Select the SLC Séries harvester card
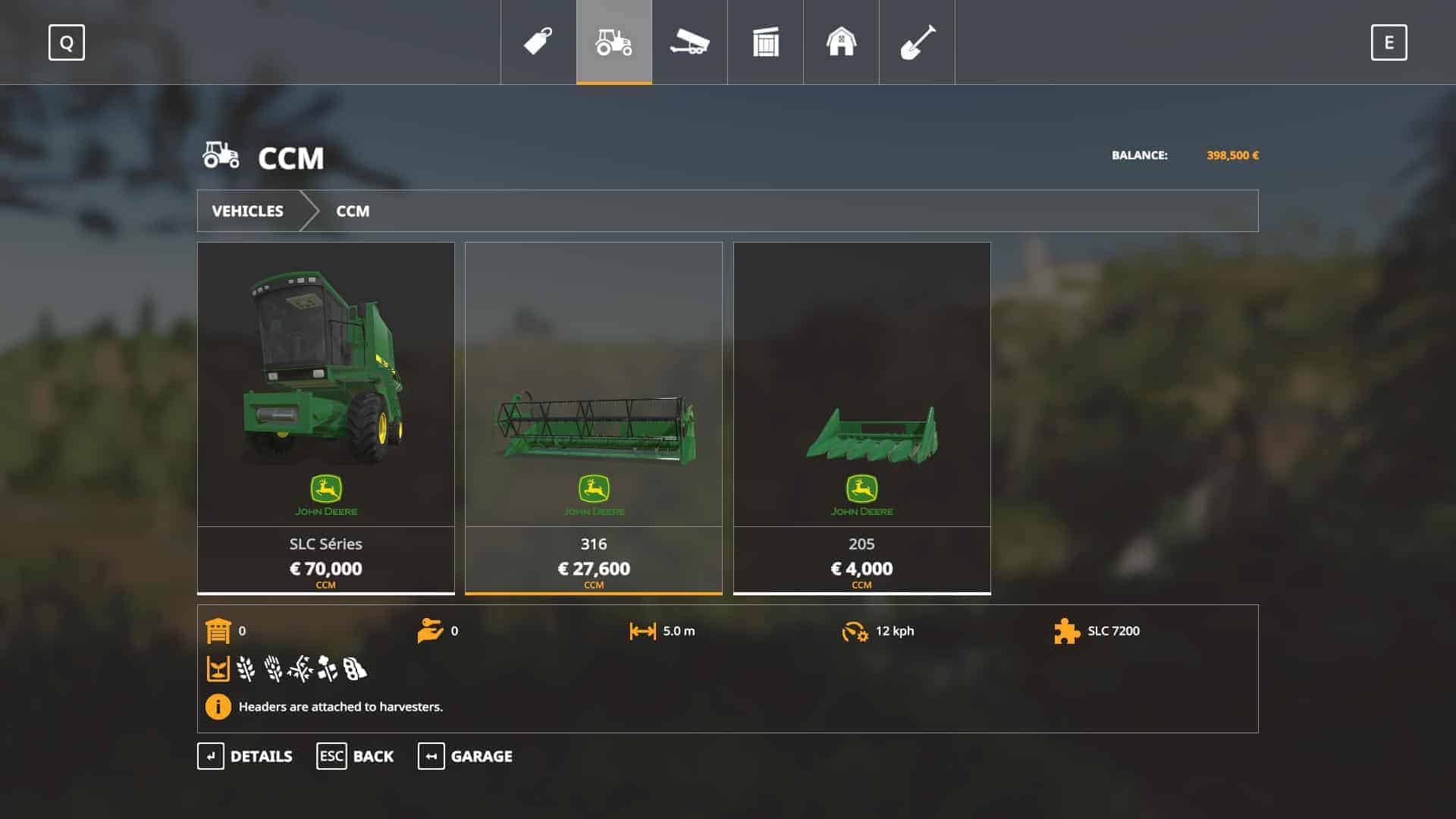The image size is (1456, 819). tap(326, 417)
